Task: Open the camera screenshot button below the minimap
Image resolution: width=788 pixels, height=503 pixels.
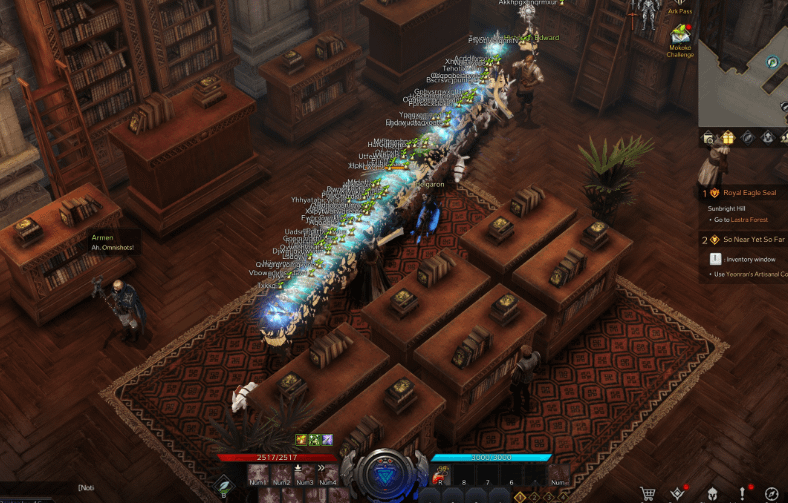Action: tap(708, 137)
